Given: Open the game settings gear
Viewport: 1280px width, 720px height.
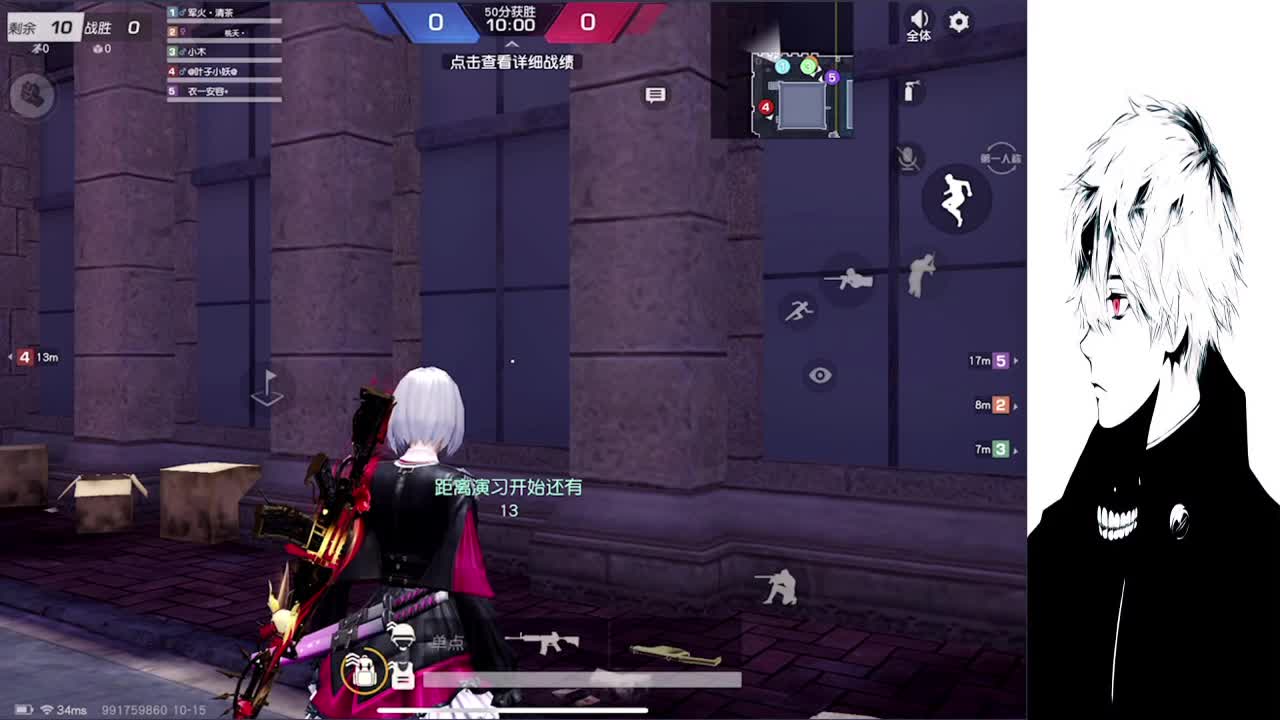Looking at the screenshot, I should [958, 22].
